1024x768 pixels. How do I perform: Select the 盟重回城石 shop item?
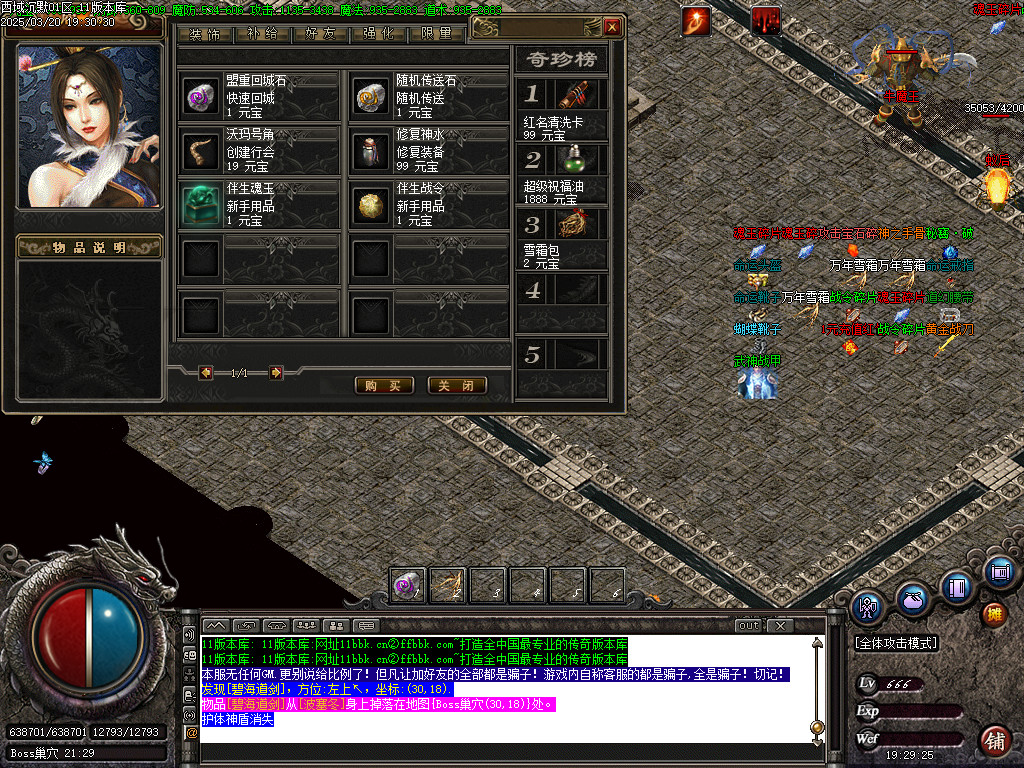pos(201,96)
